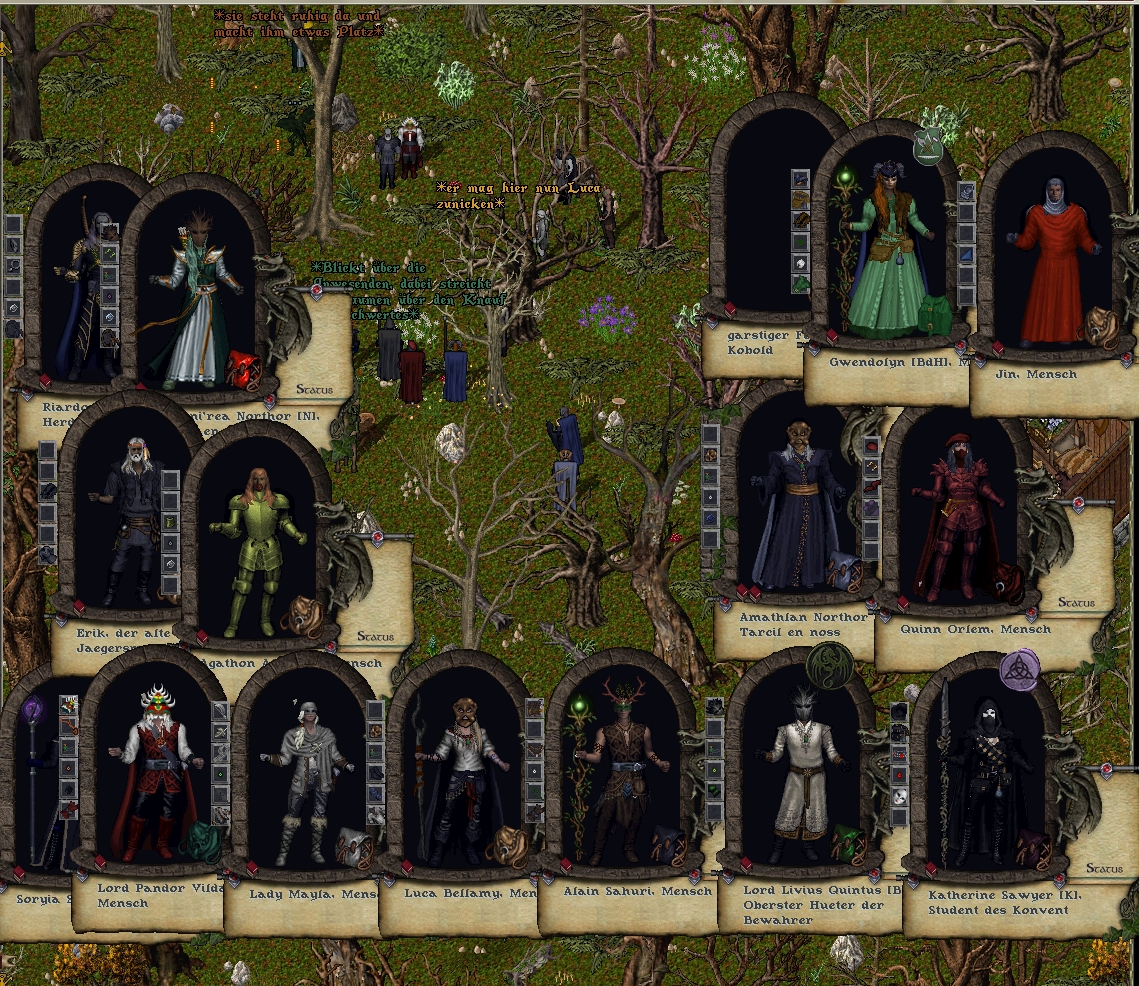The image size is (1139, 986).
Task: Select the purple triquetra emblem above Katherine Sawyer
Action: (1020, 669)
